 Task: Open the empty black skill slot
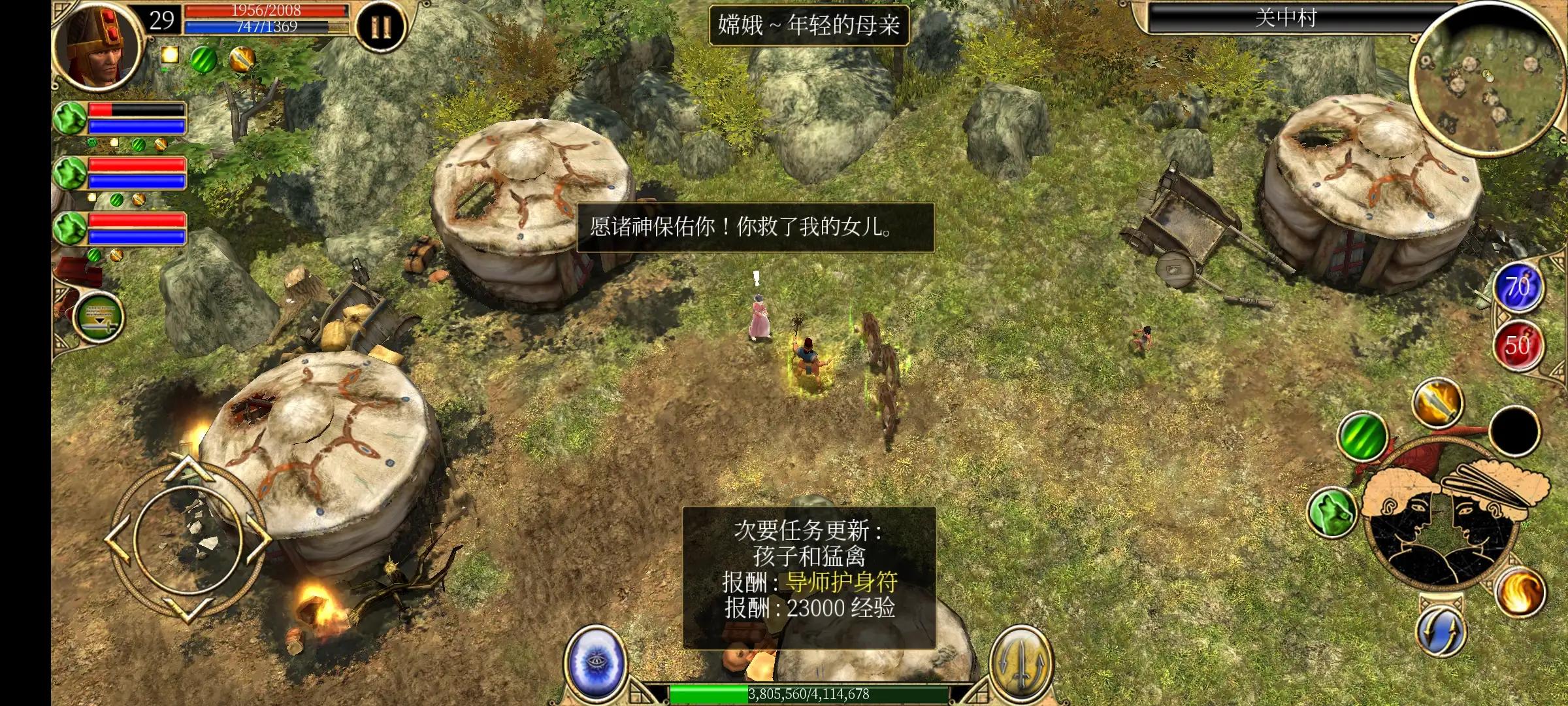tap(1514, 432)
